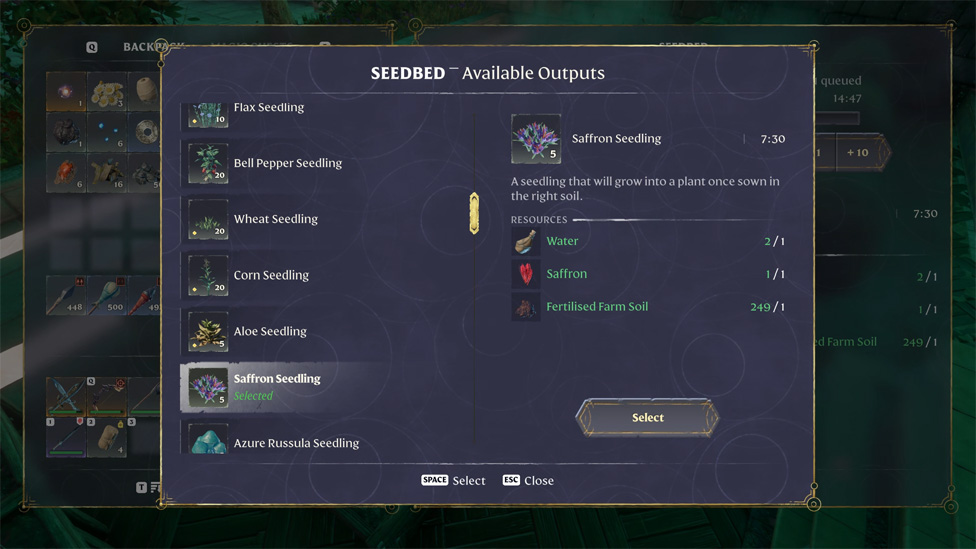This screenshot has height=549, width=976.
Task: Click the Saffron resource ingredient row
Action: click(x=647, y=274)
